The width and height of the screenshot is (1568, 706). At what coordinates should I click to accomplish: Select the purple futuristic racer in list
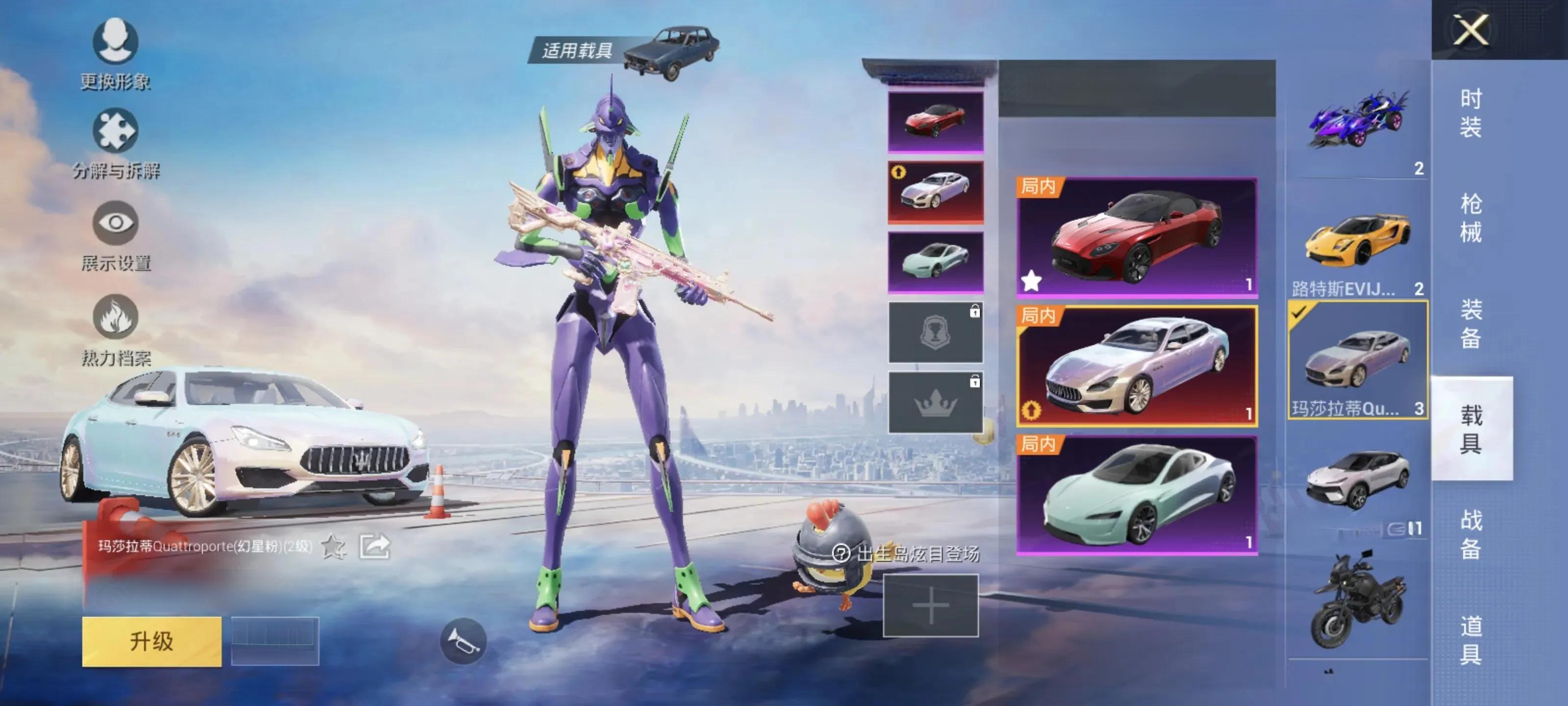pos(1357,122)
